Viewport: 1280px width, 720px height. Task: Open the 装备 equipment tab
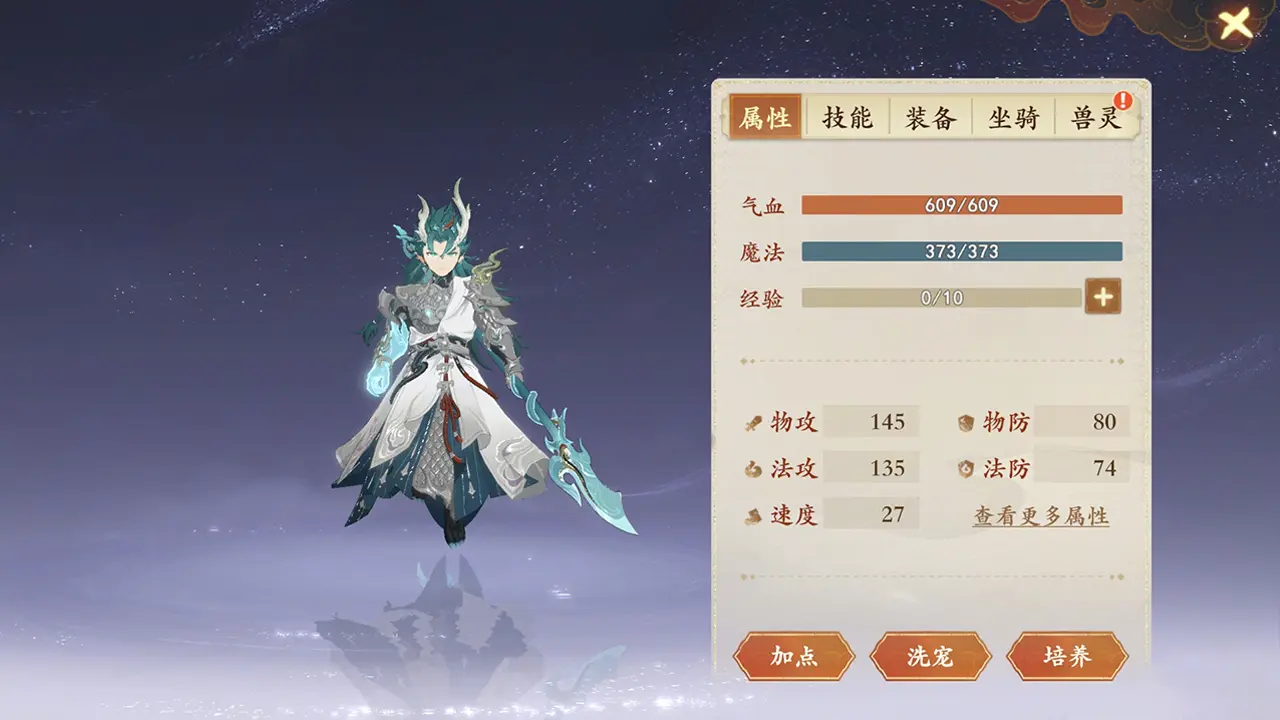coord(929,117)
